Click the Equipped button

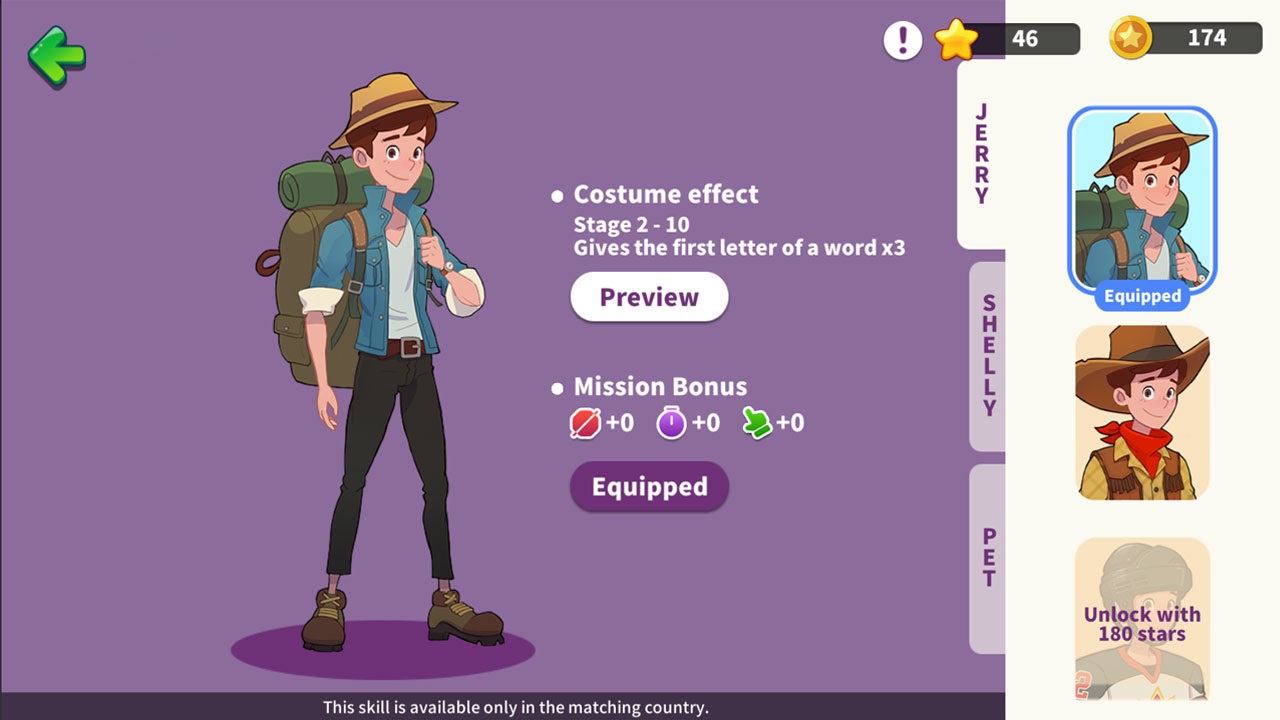coord(648,487)
